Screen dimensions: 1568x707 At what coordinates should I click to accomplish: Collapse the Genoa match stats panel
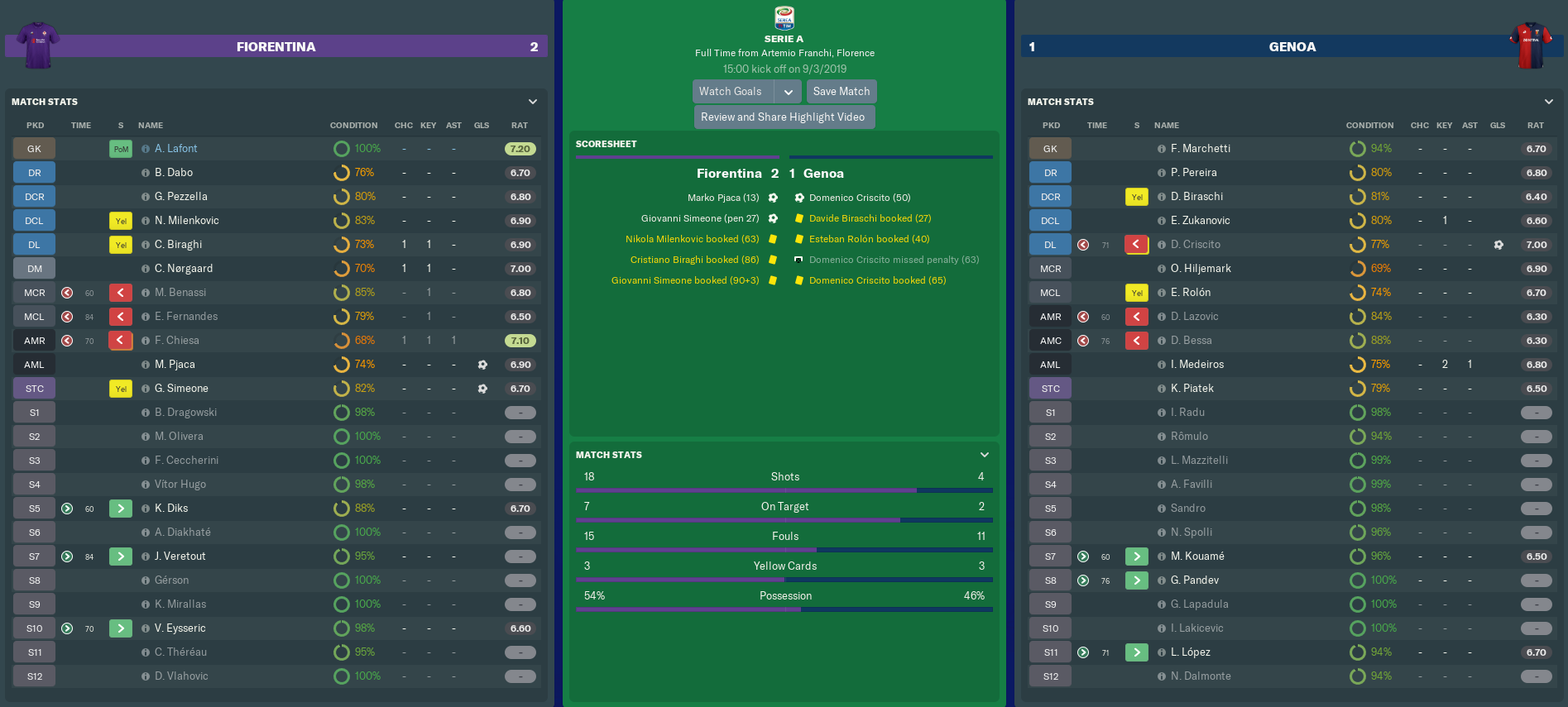[x=1549, y=102]
